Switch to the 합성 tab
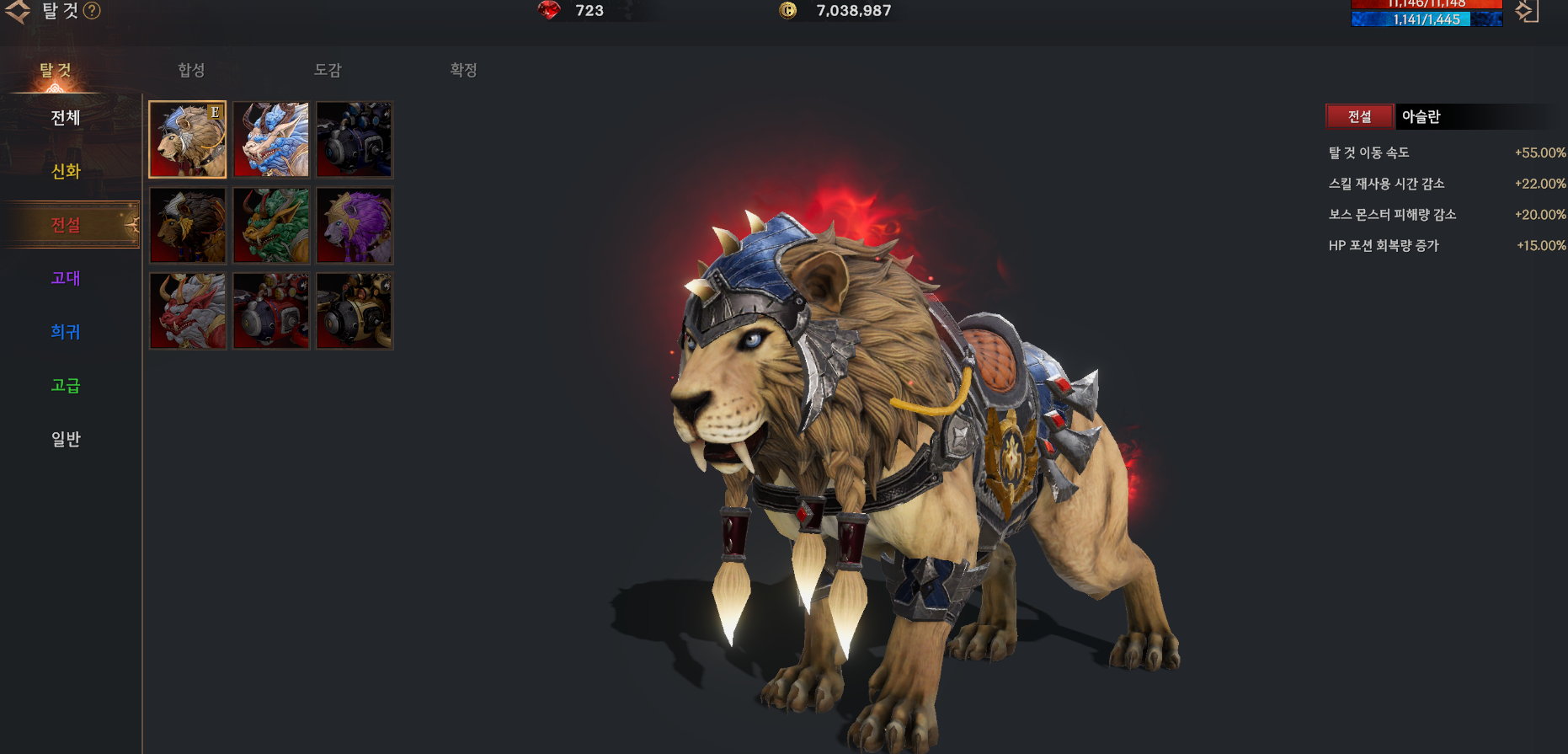This screenshot has height=754, width=1568. coord(191,70)
